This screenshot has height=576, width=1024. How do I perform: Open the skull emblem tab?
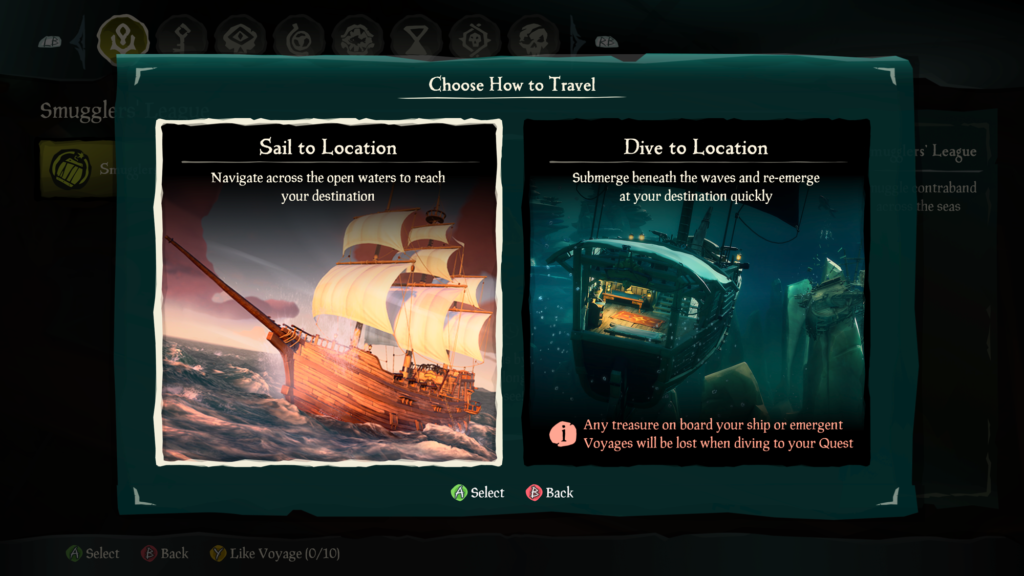533,38
